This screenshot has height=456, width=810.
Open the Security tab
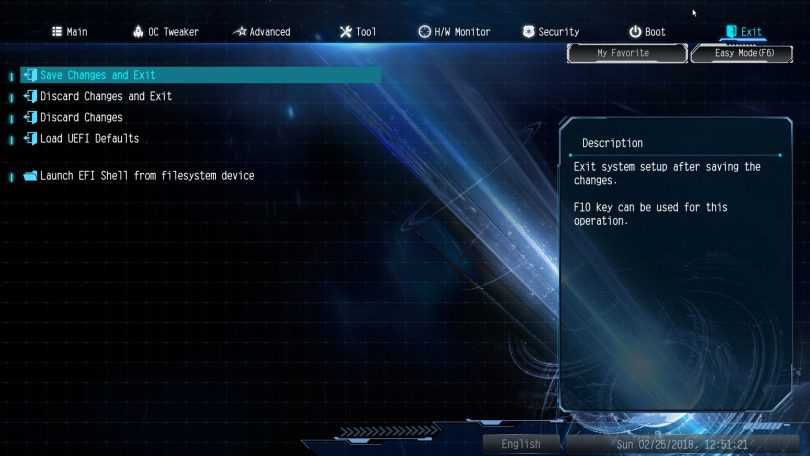tap(550, 32)
